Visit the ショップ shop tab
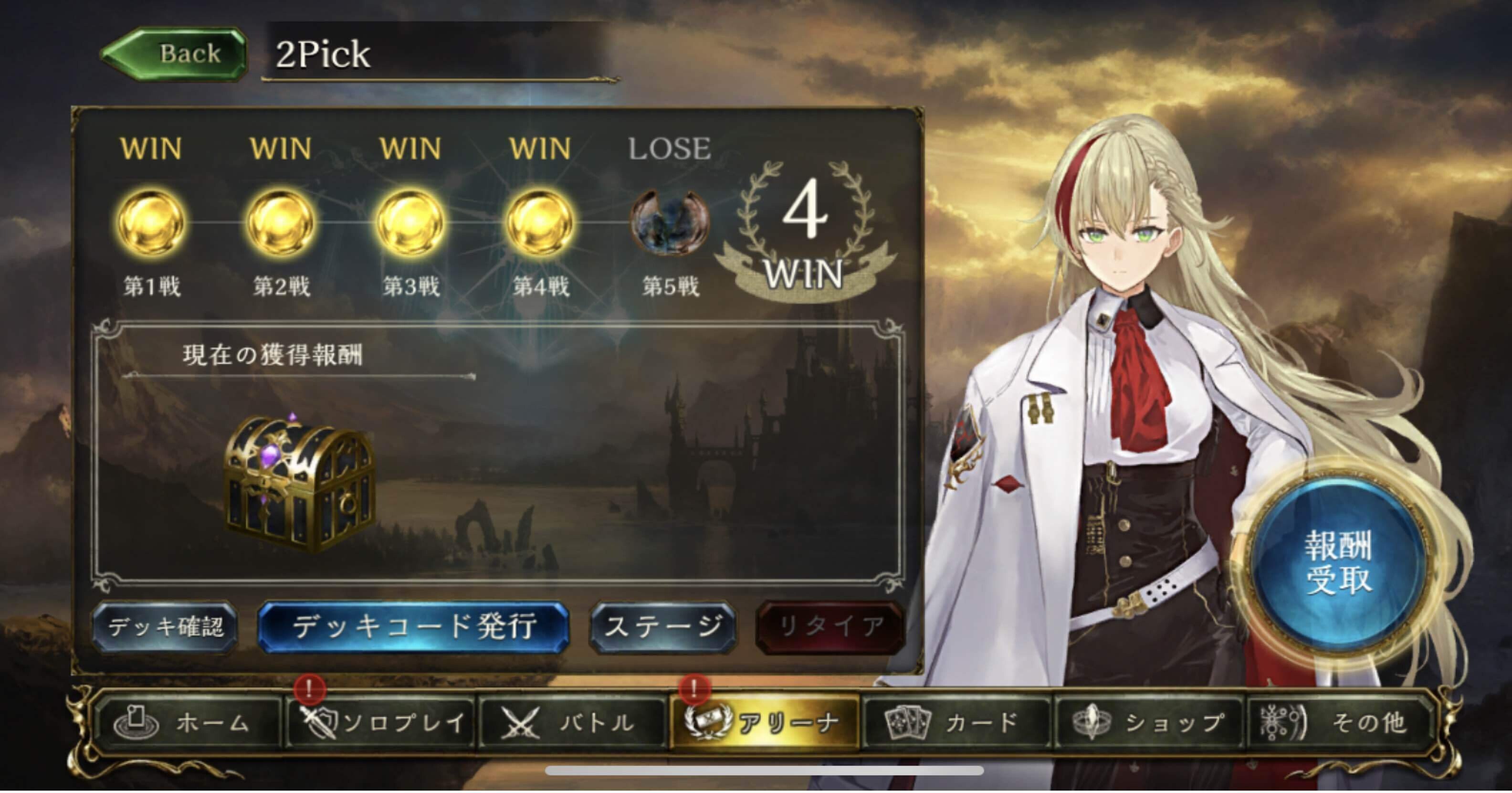This screenshot has width=1512, height=793. pos(1149,722)
